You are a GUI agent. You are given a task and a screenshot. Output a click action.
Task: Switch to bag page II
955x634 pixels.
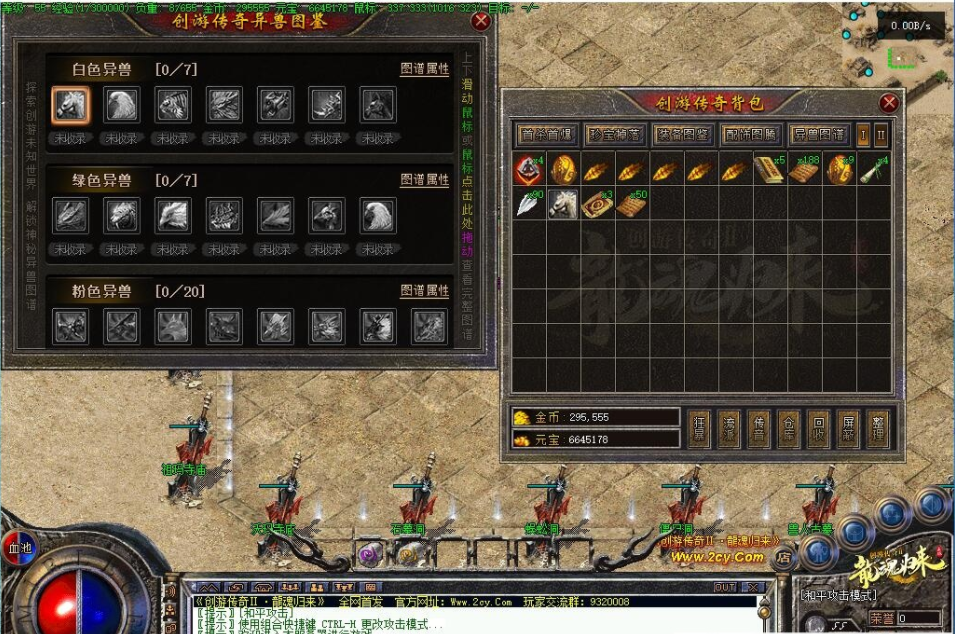pyautogui.click(x=881, y=134)
